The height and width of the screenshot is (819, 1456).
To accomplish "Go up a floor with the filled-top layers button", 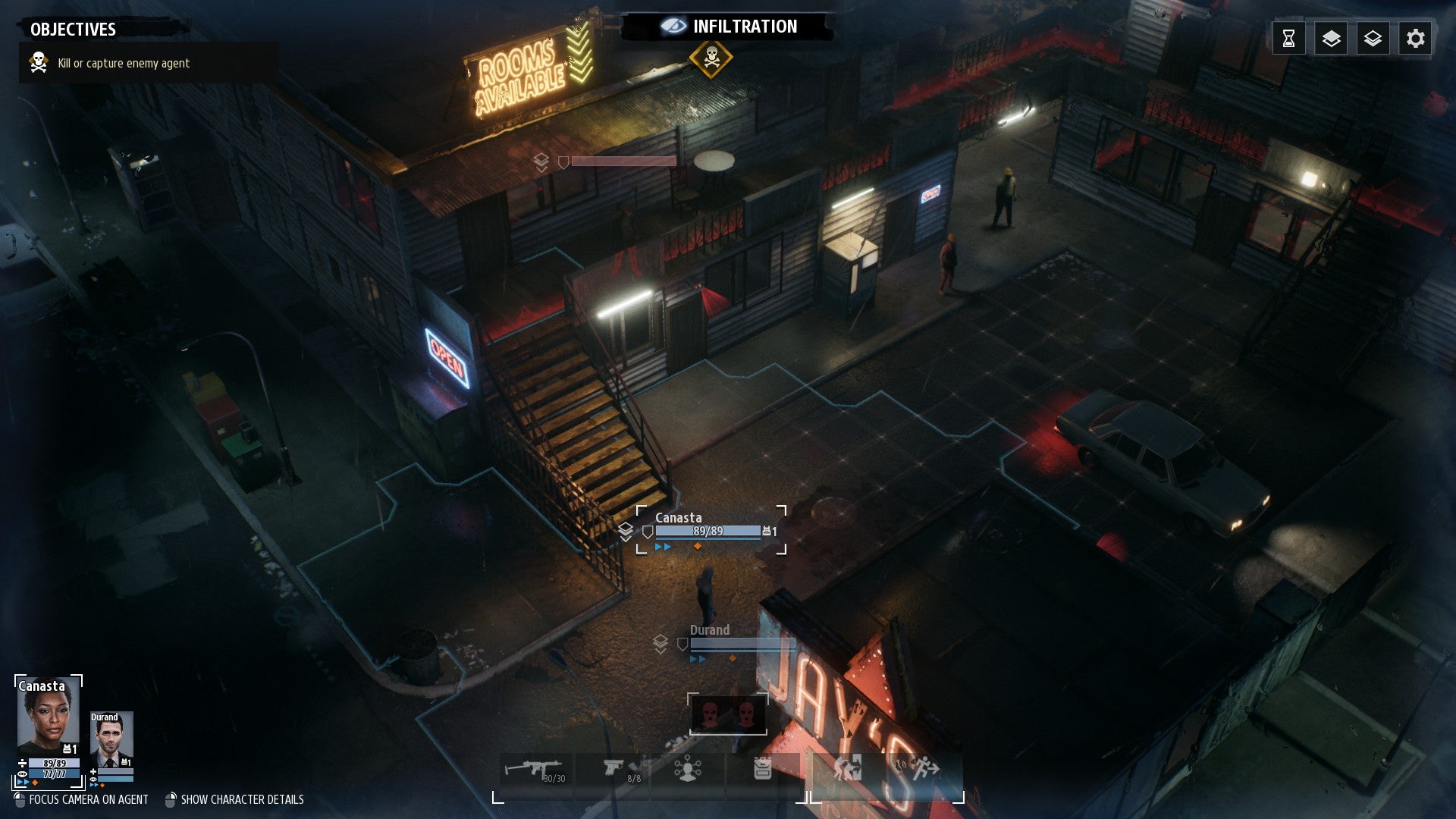I will (x=1331, y=39).
